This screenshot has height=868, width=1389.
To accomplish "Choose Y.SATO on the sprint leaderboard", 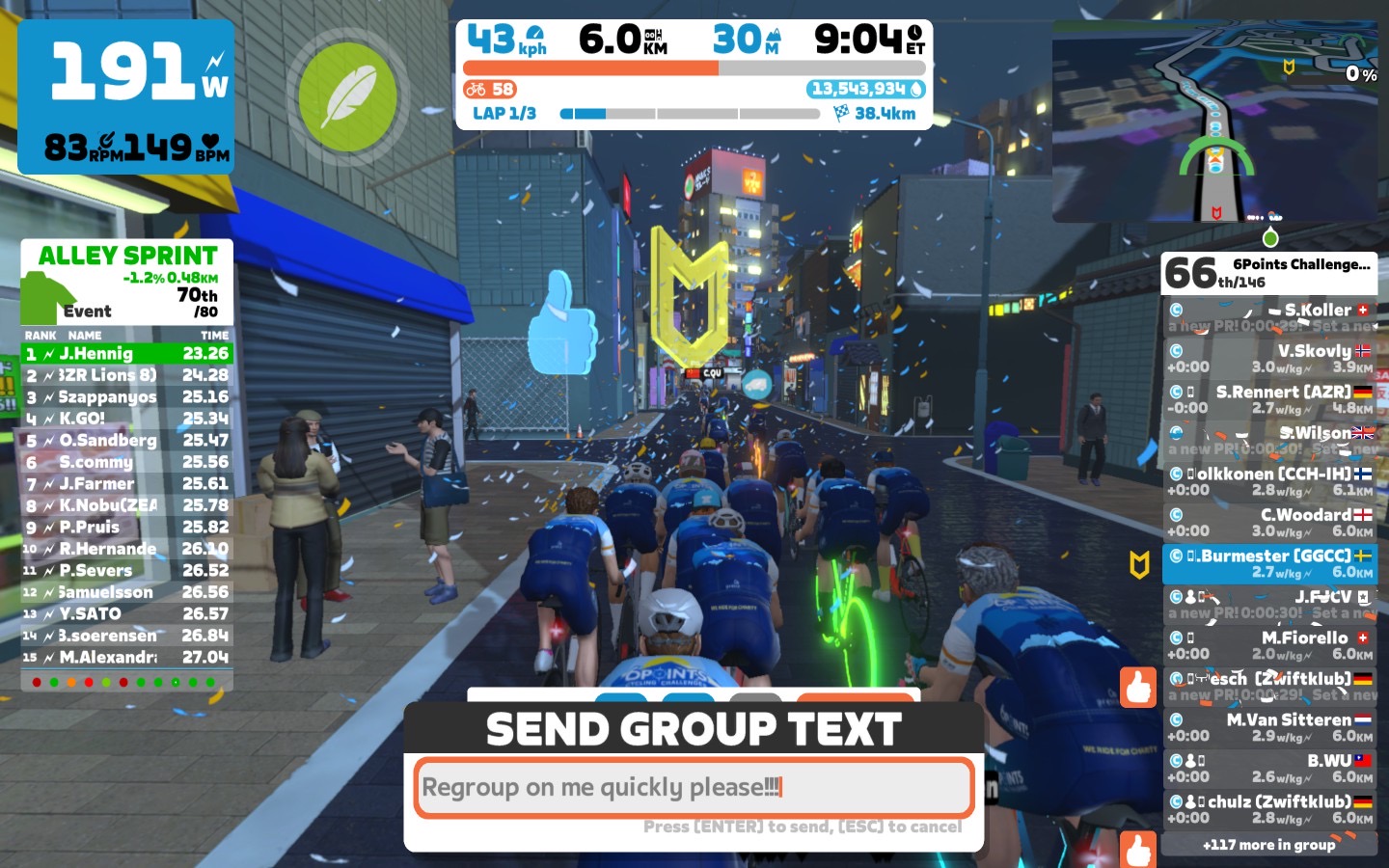I will 127,613.
